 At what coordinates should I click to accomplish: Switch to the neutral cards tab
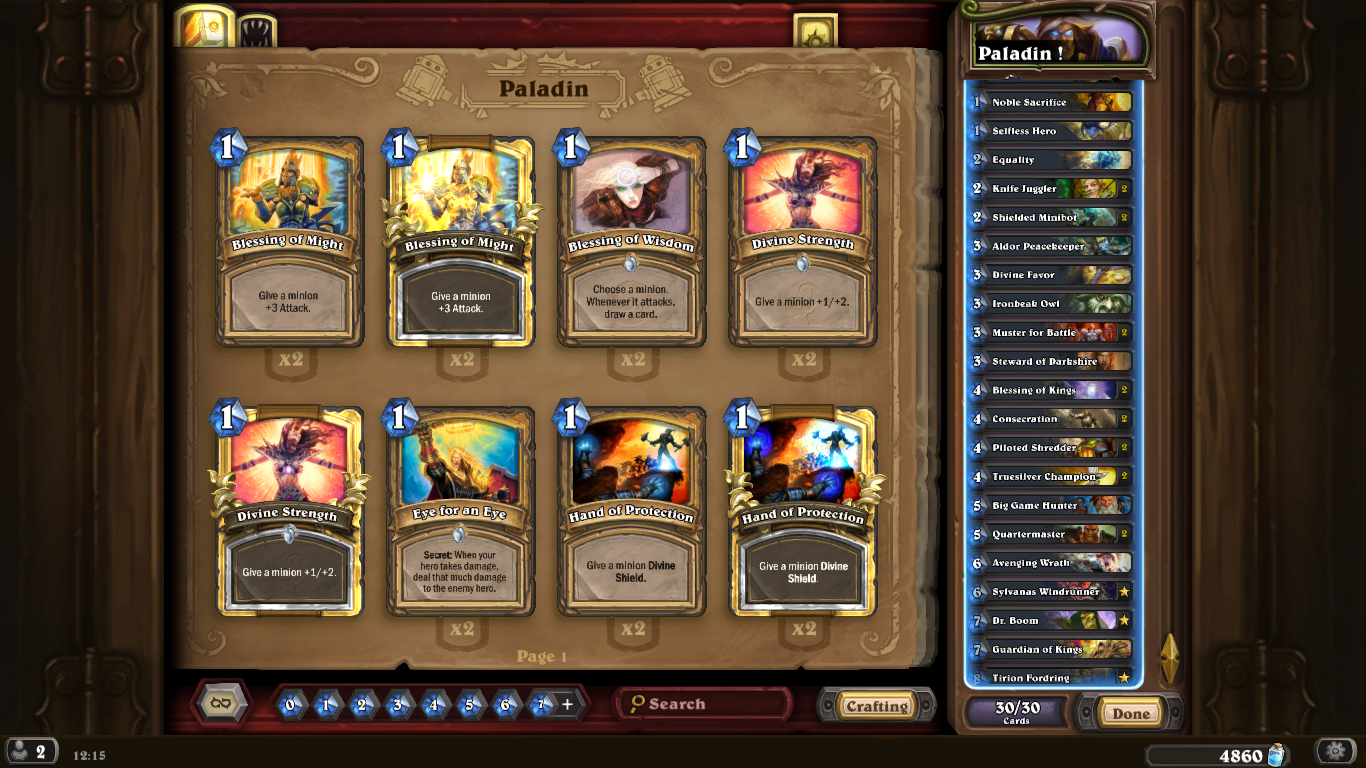[x=257, y=30]
